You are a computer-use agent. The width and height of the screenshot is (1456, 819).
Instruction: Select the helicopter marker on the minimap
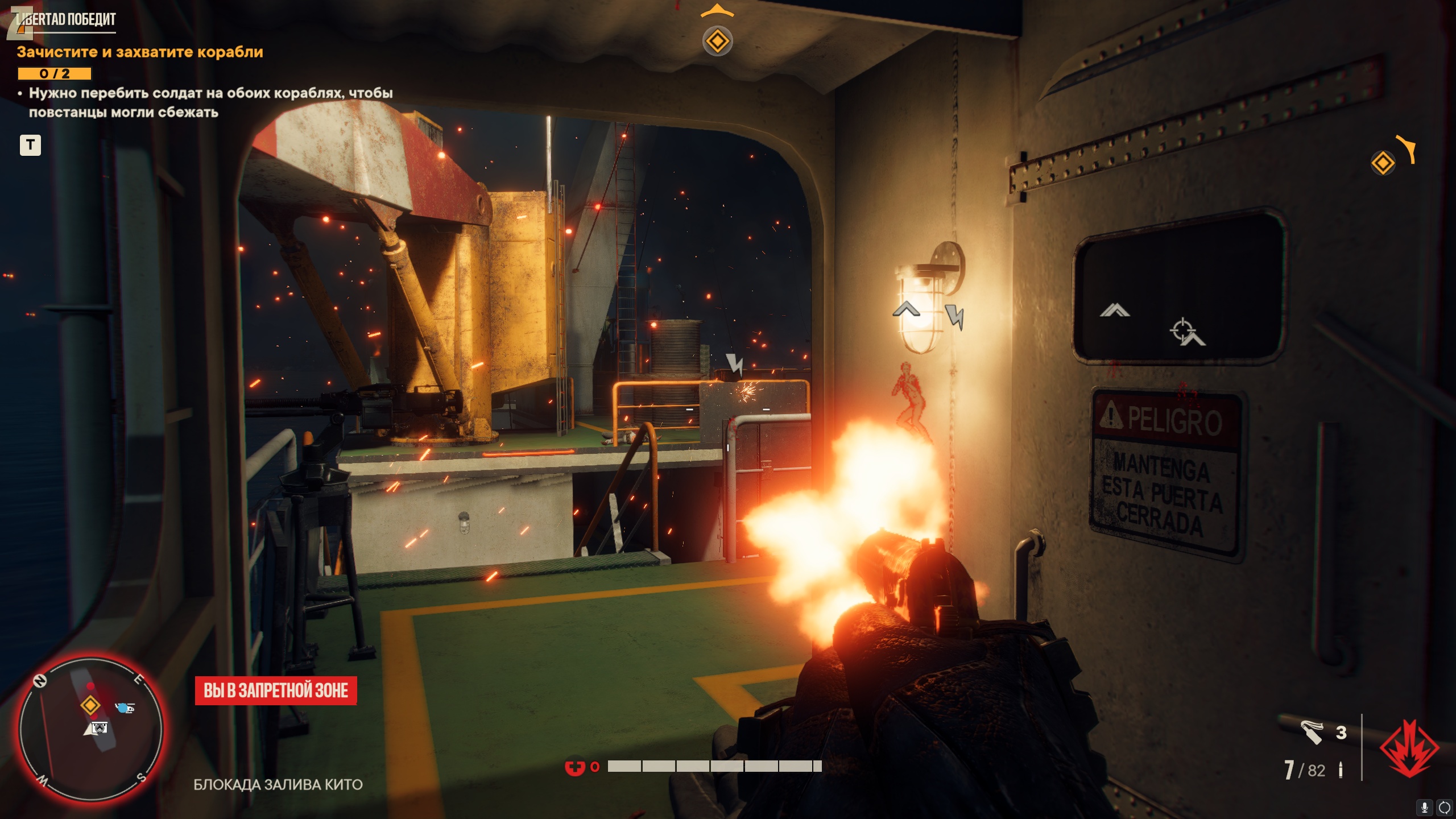click(x=125, y=708)
